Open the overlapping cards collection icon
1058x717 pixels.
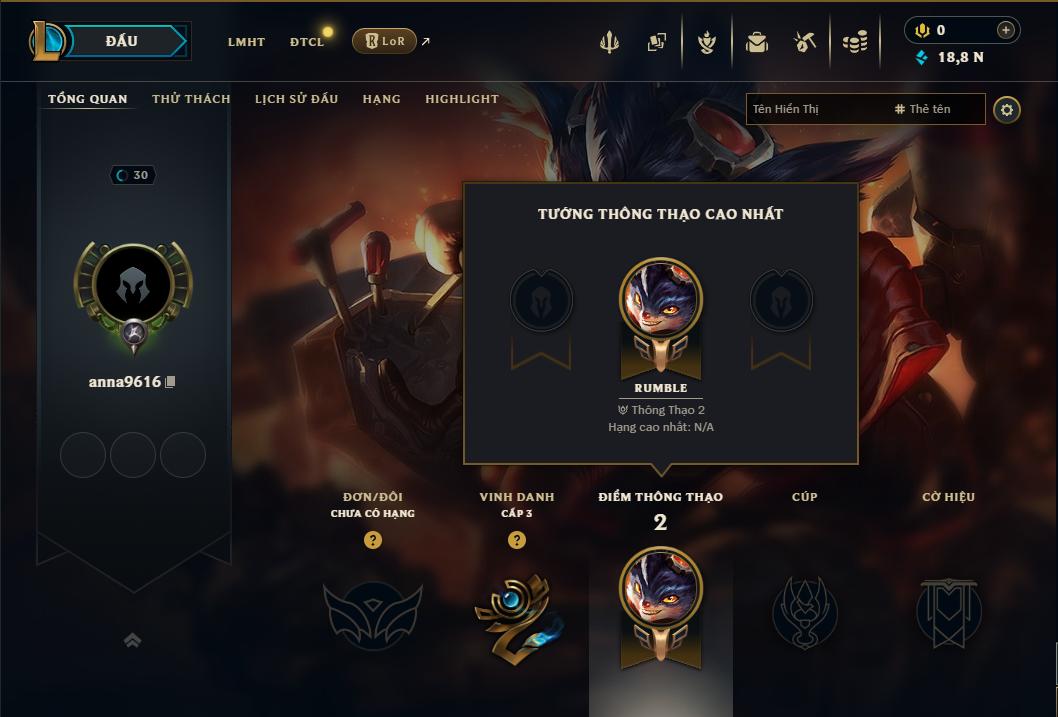[x=657, y=42]
